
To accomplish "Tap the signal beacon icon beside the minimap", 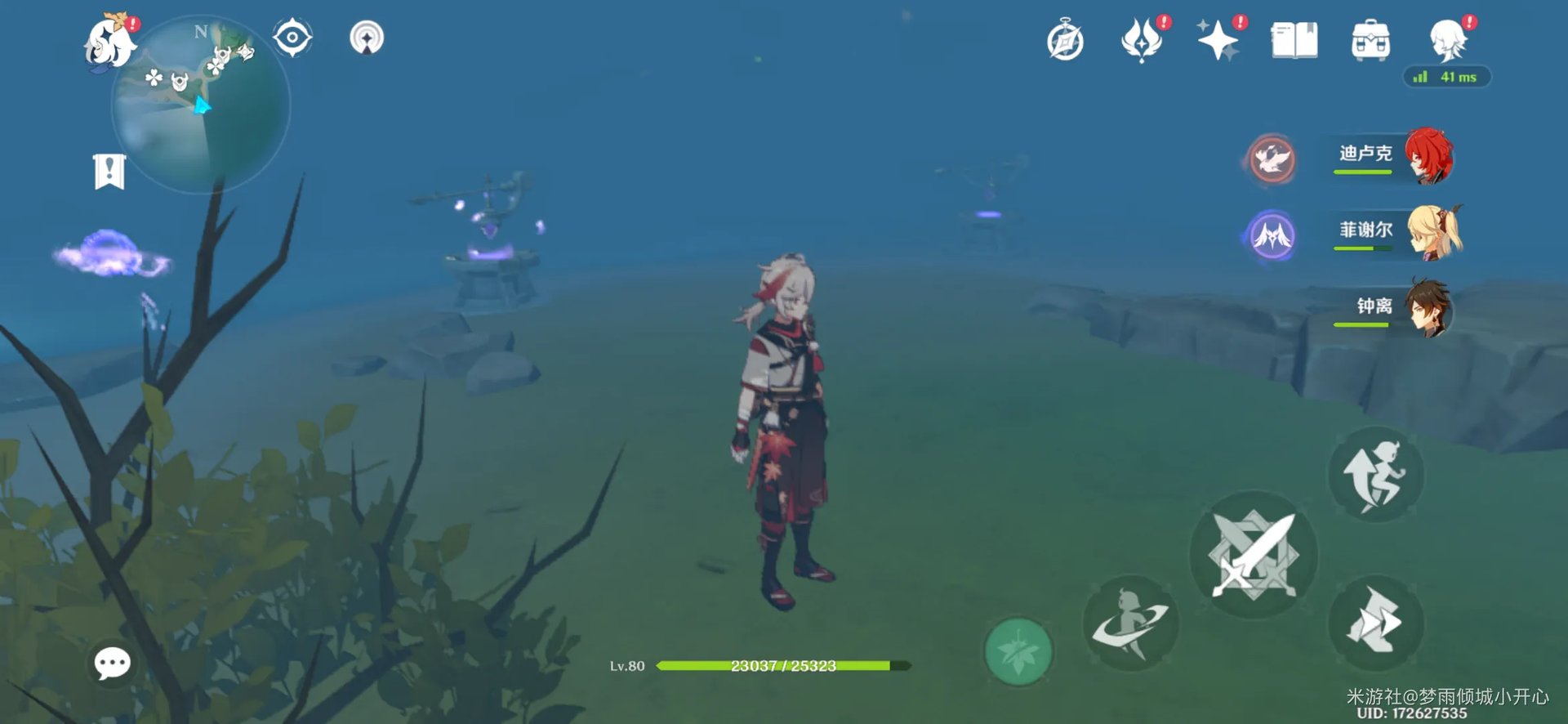I will pyautogui.click(x=367, y=38).
